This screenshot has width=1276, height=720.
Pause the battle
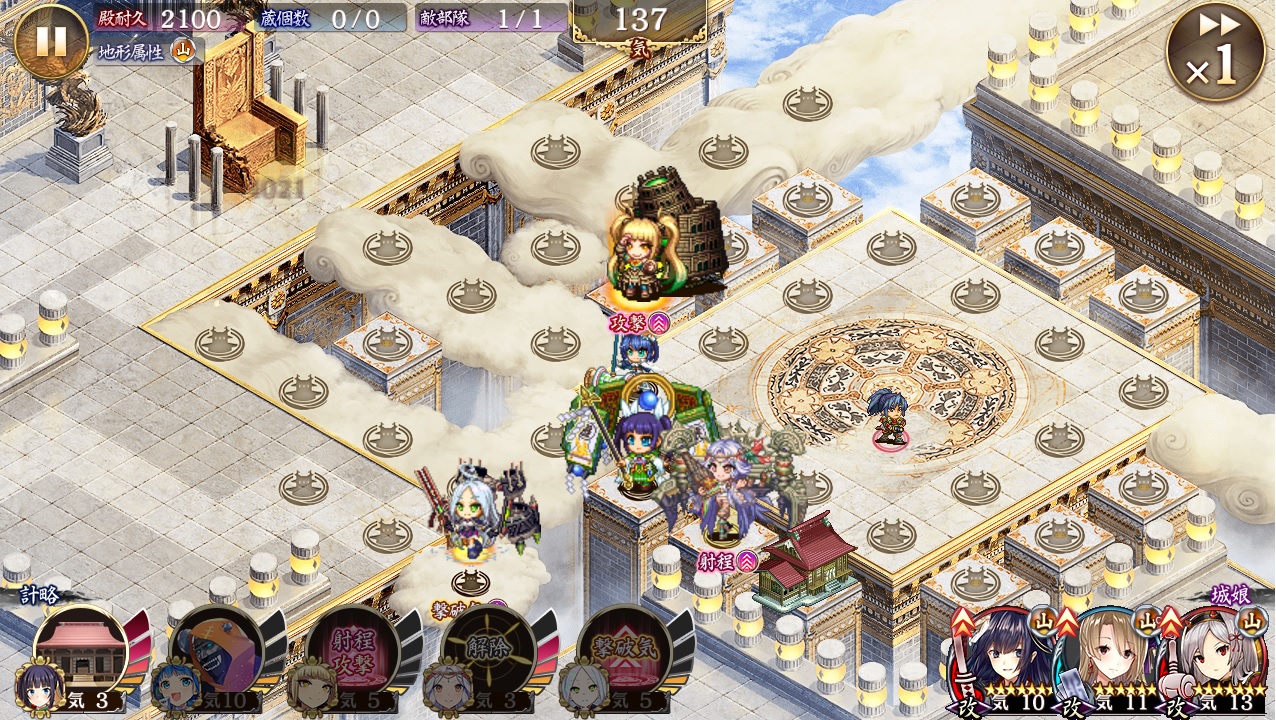[51, 41]
